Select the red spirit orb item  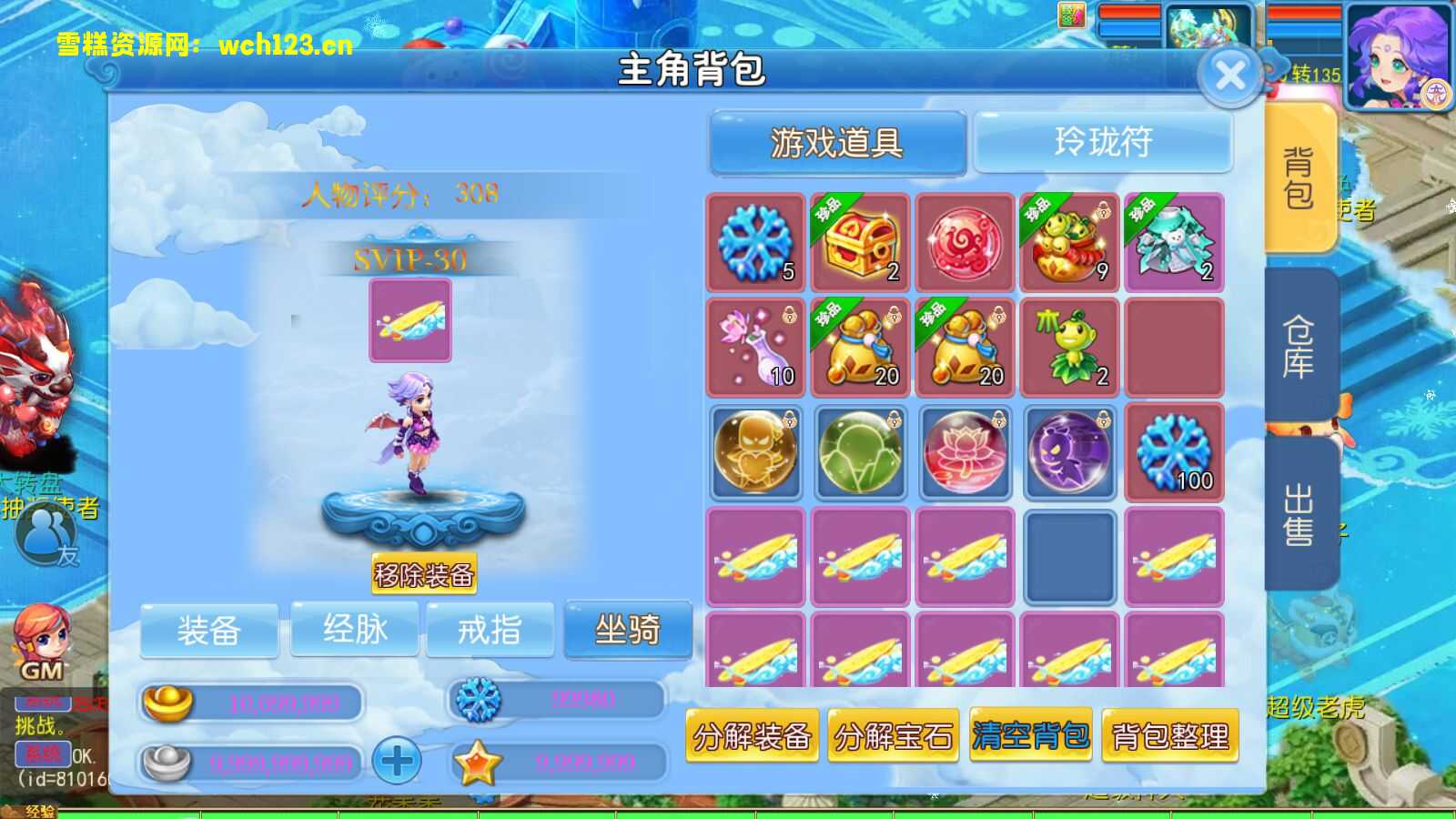click(964, 243)
